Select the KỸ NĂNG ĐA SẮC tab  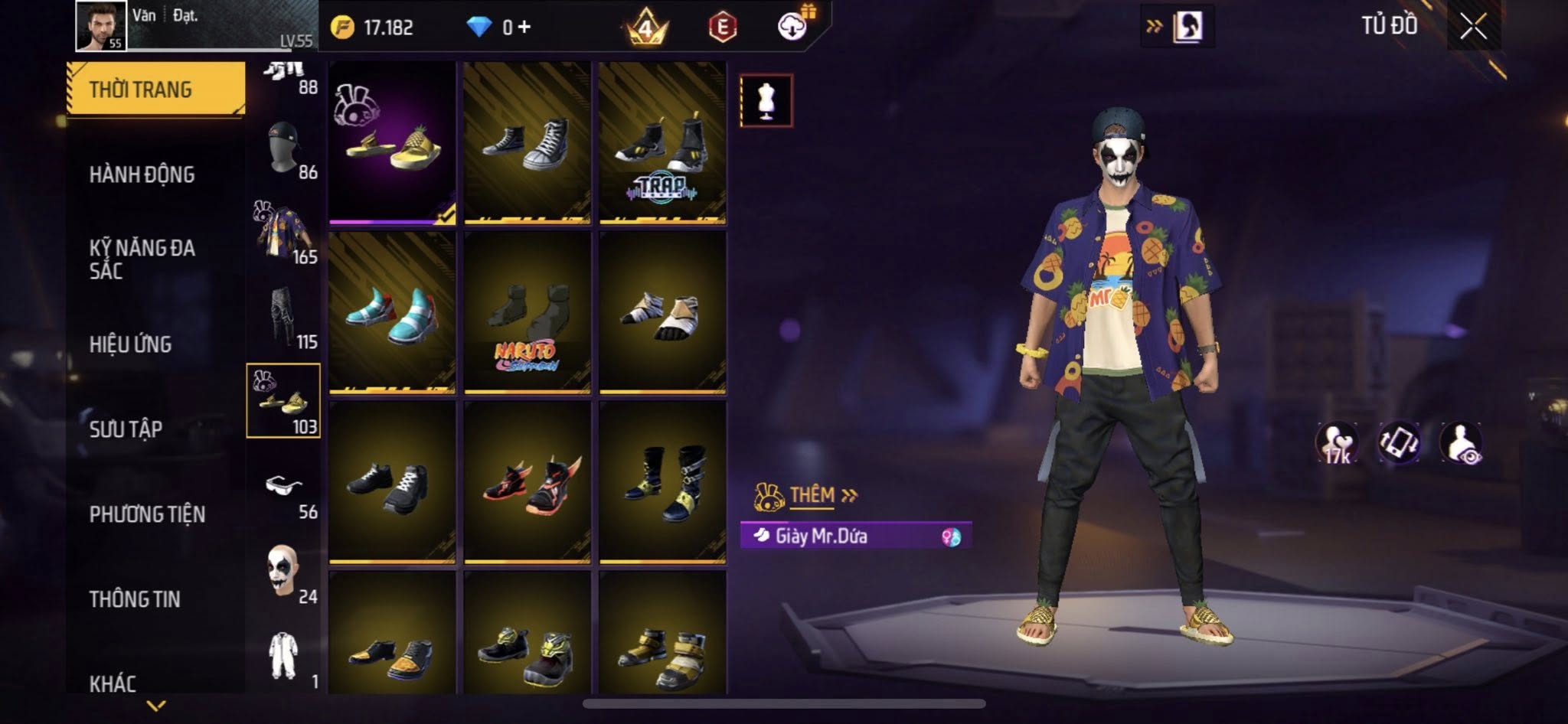142,259
